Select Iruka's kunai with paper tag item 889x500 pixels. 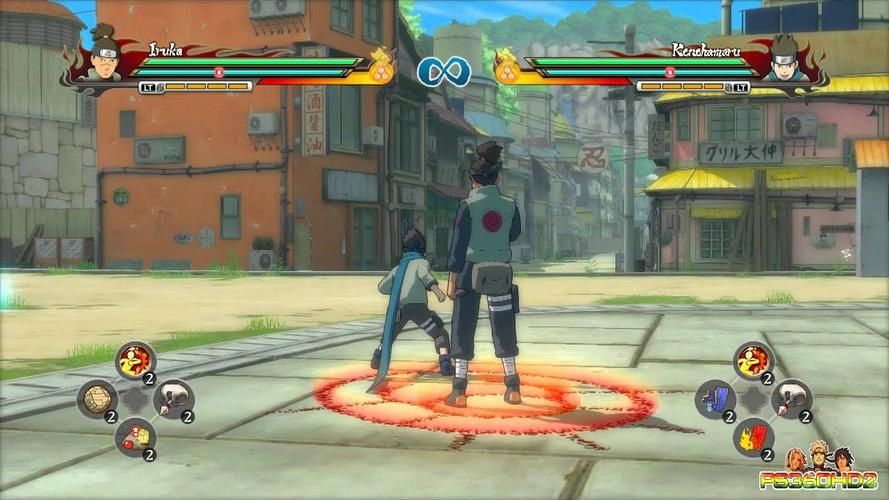[x=173, y=399]
